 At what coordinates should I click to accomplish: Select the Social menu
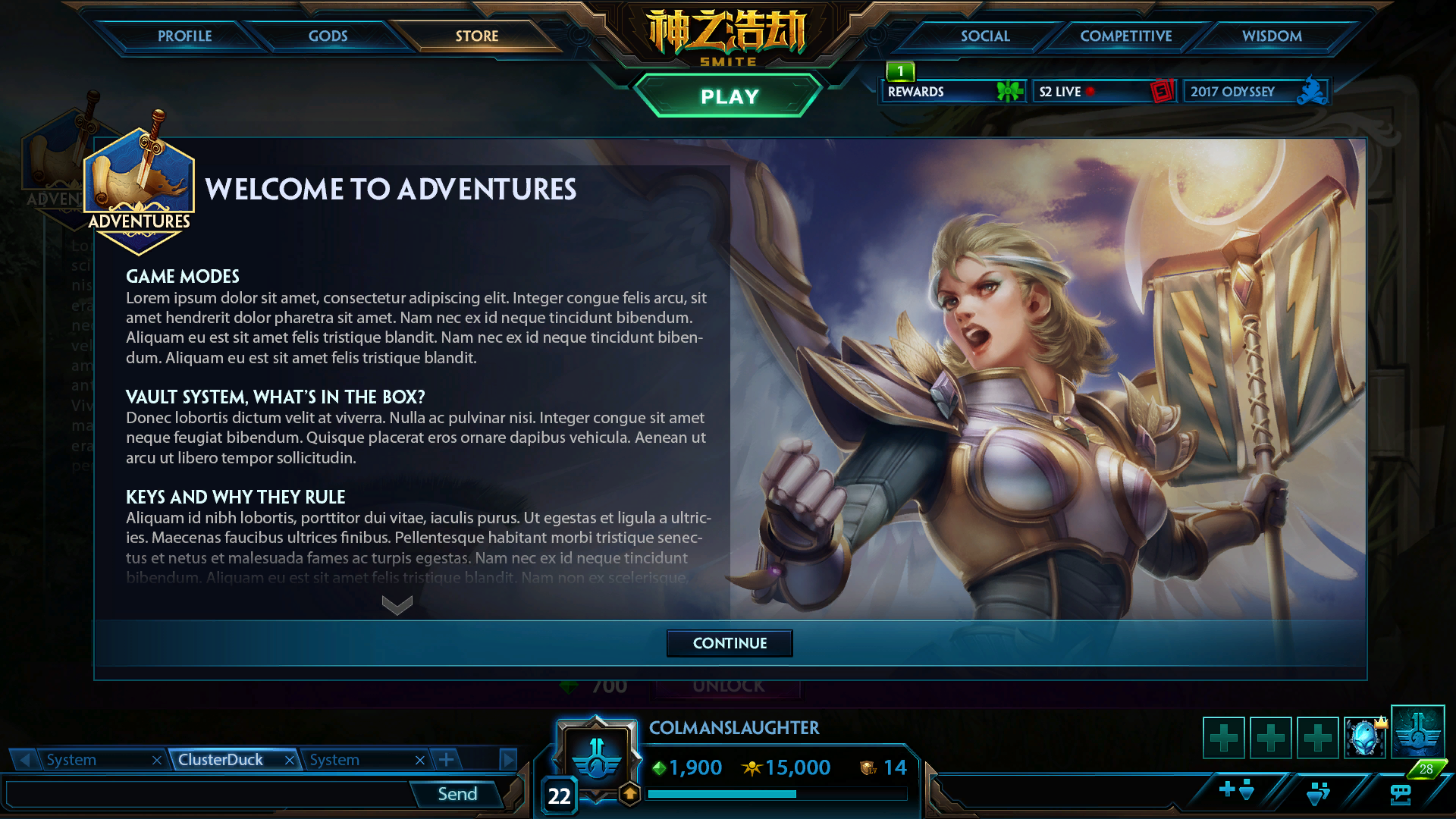tap(984, 36)
